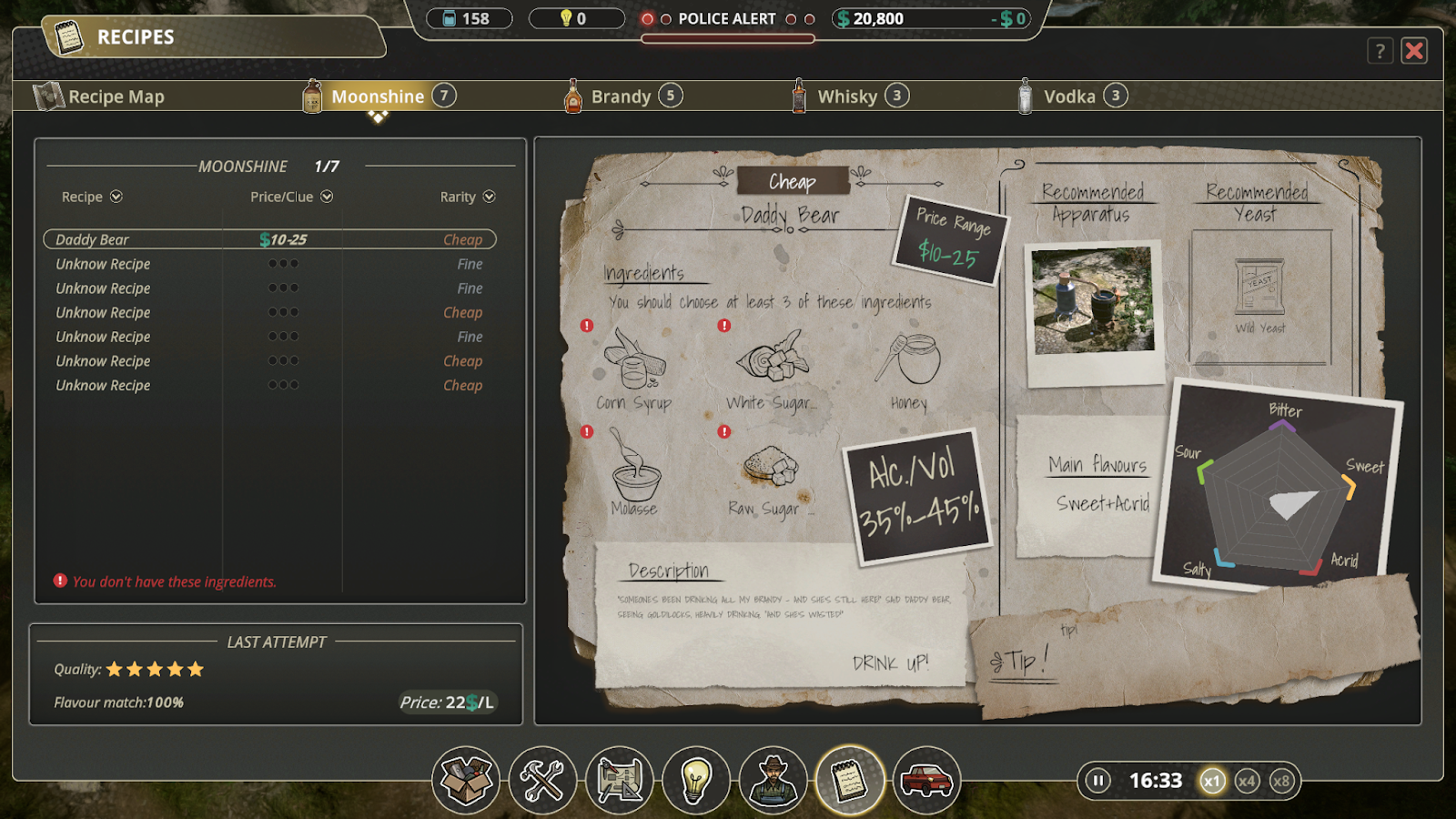
Task: Sort recipes by Price/Clue
Action: pyautogui.click(x=291, y=197)
